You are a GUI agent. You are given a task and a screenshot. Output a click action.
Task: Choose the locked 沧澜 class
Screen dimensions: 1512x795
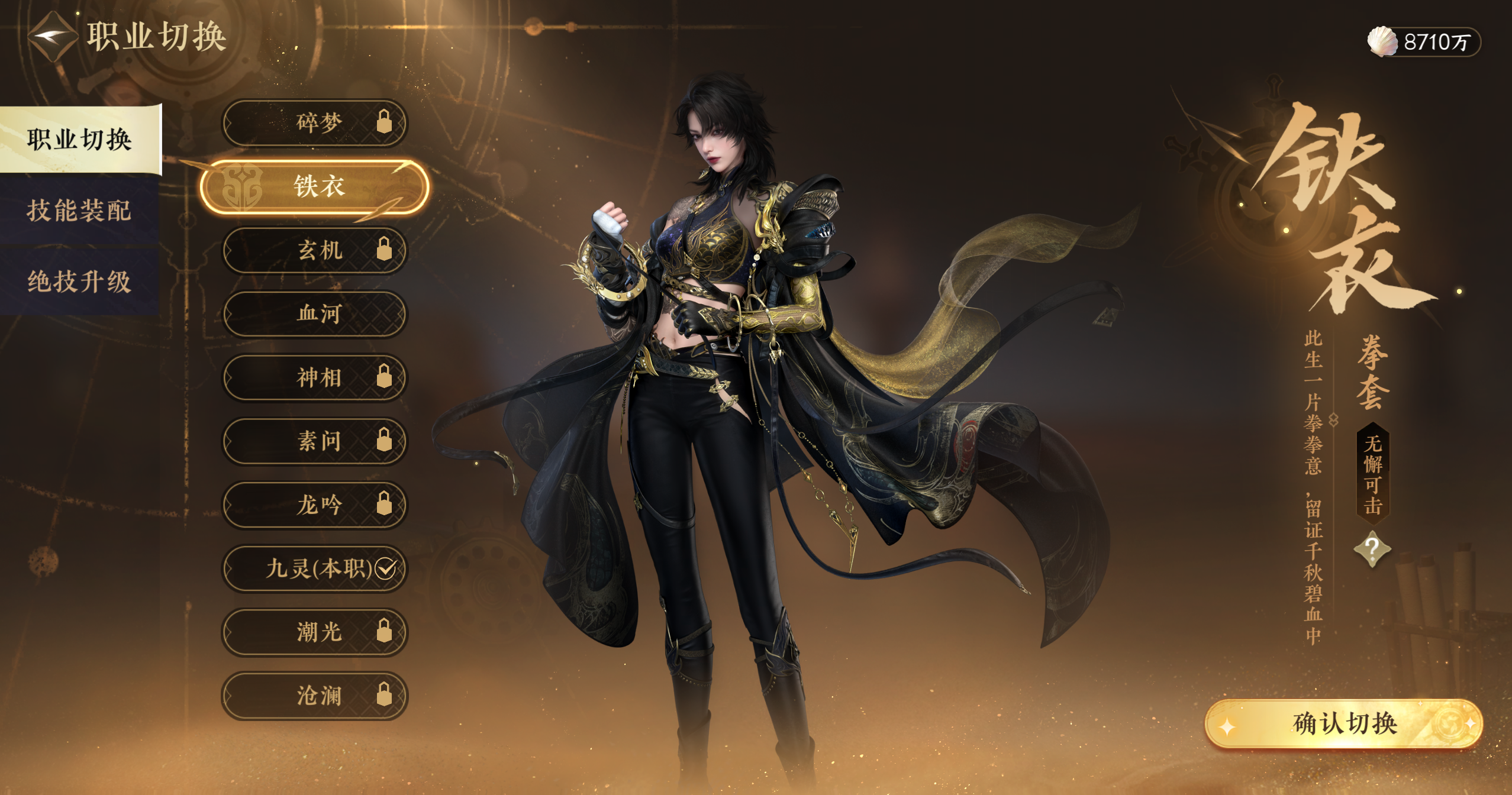coord(315,696)
